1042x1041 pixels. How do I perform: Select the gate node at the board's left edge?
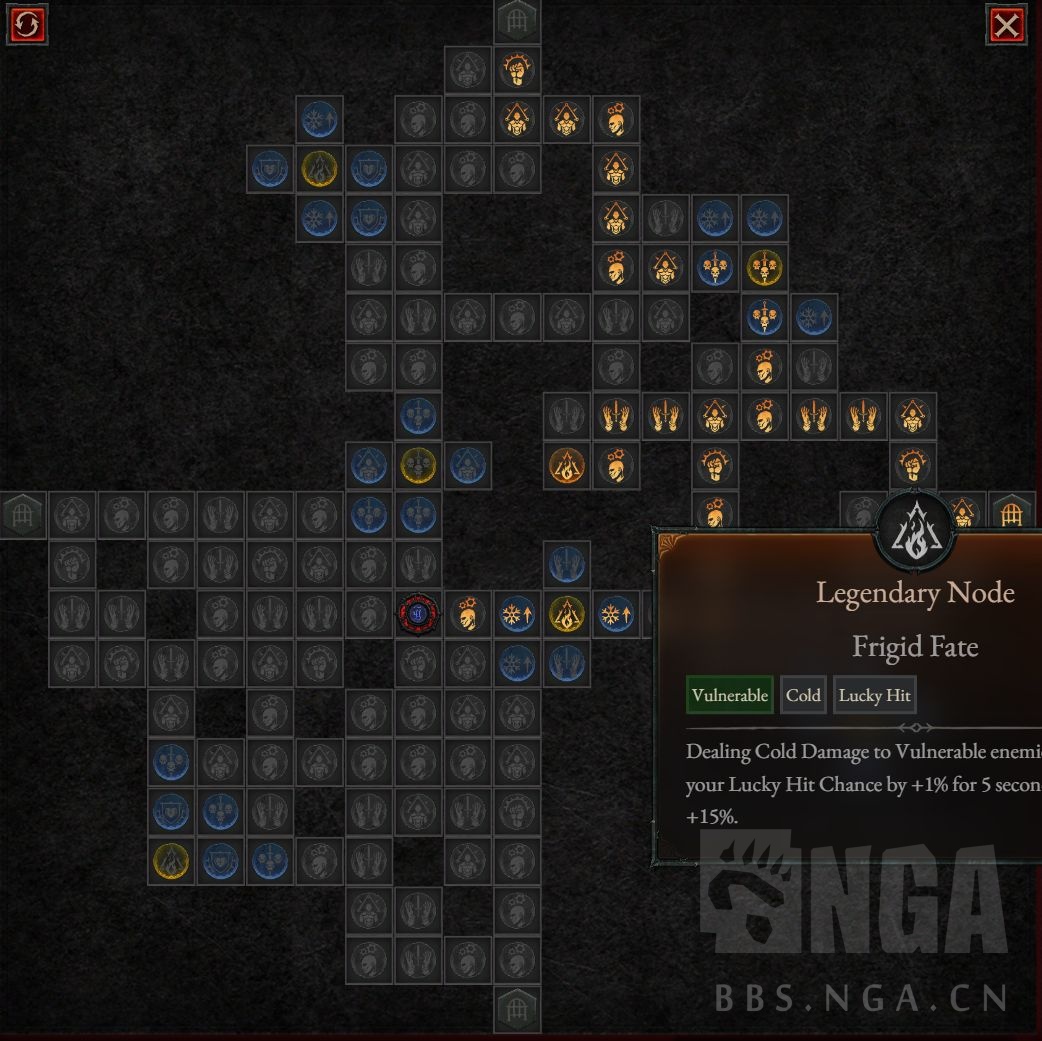[x=22, y=515]
